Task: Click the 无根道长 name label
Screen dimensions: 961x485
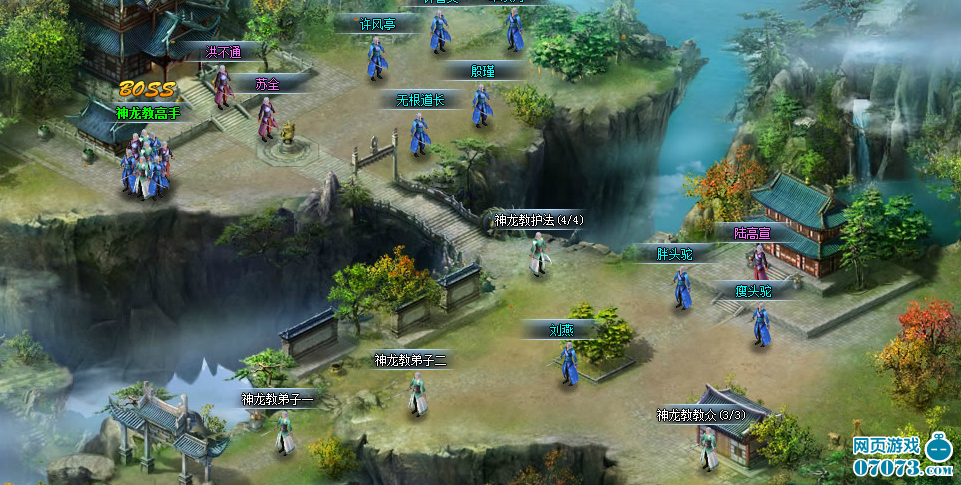Action: click(x=419, y=100)
